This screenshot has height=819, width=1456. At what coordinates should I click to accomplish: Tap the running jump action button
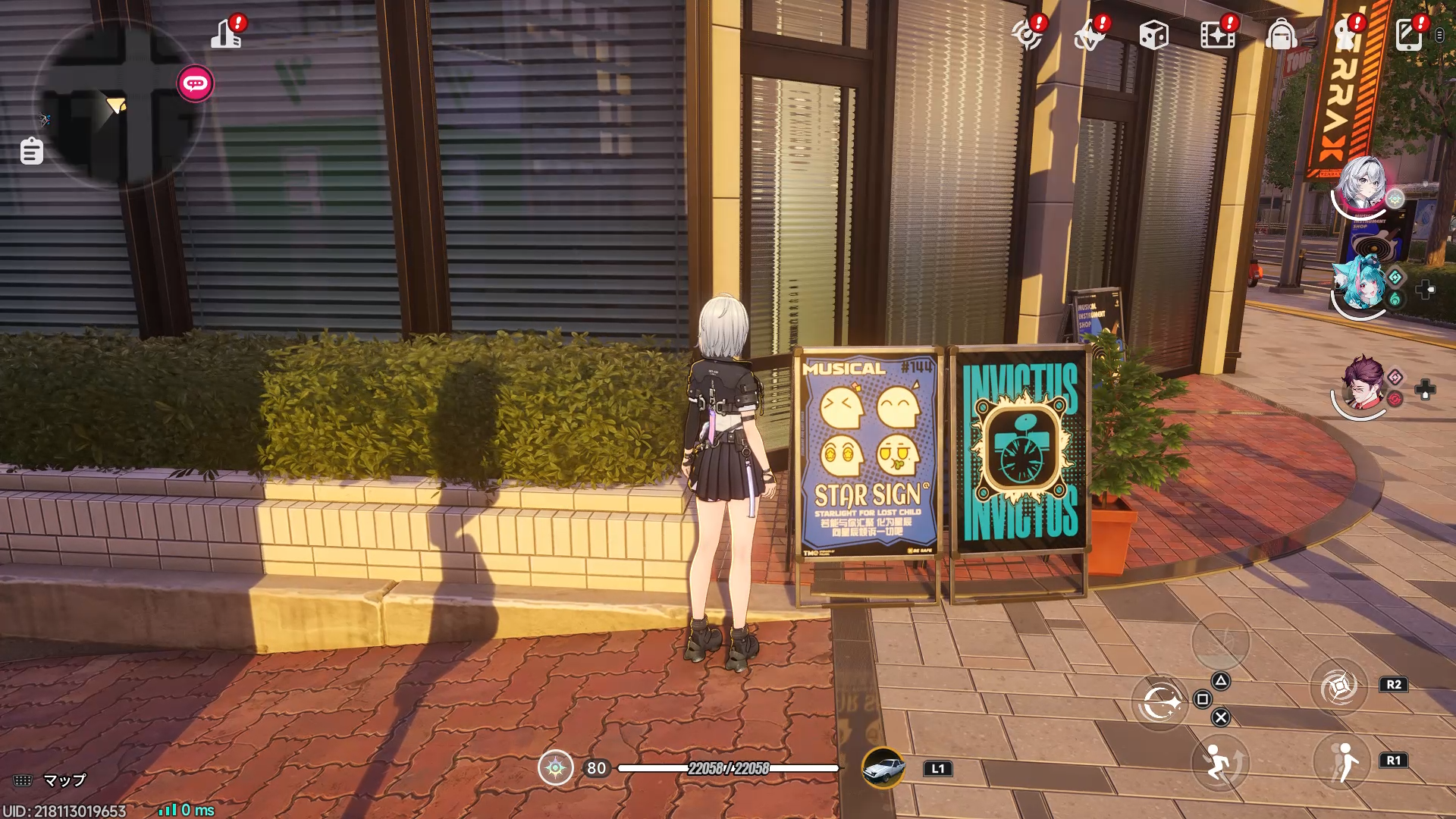pos(1219,763)
